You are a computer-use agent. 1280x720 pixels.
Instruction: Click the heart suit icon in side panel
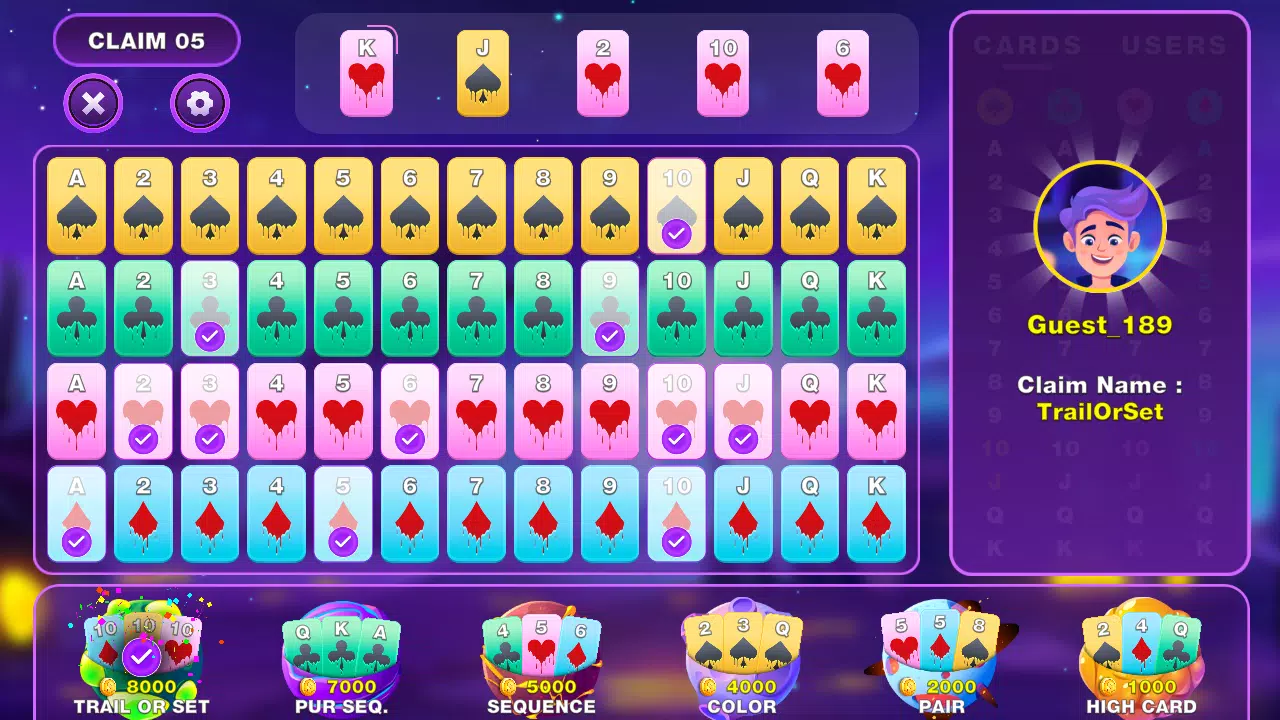tap(1135, 106)
